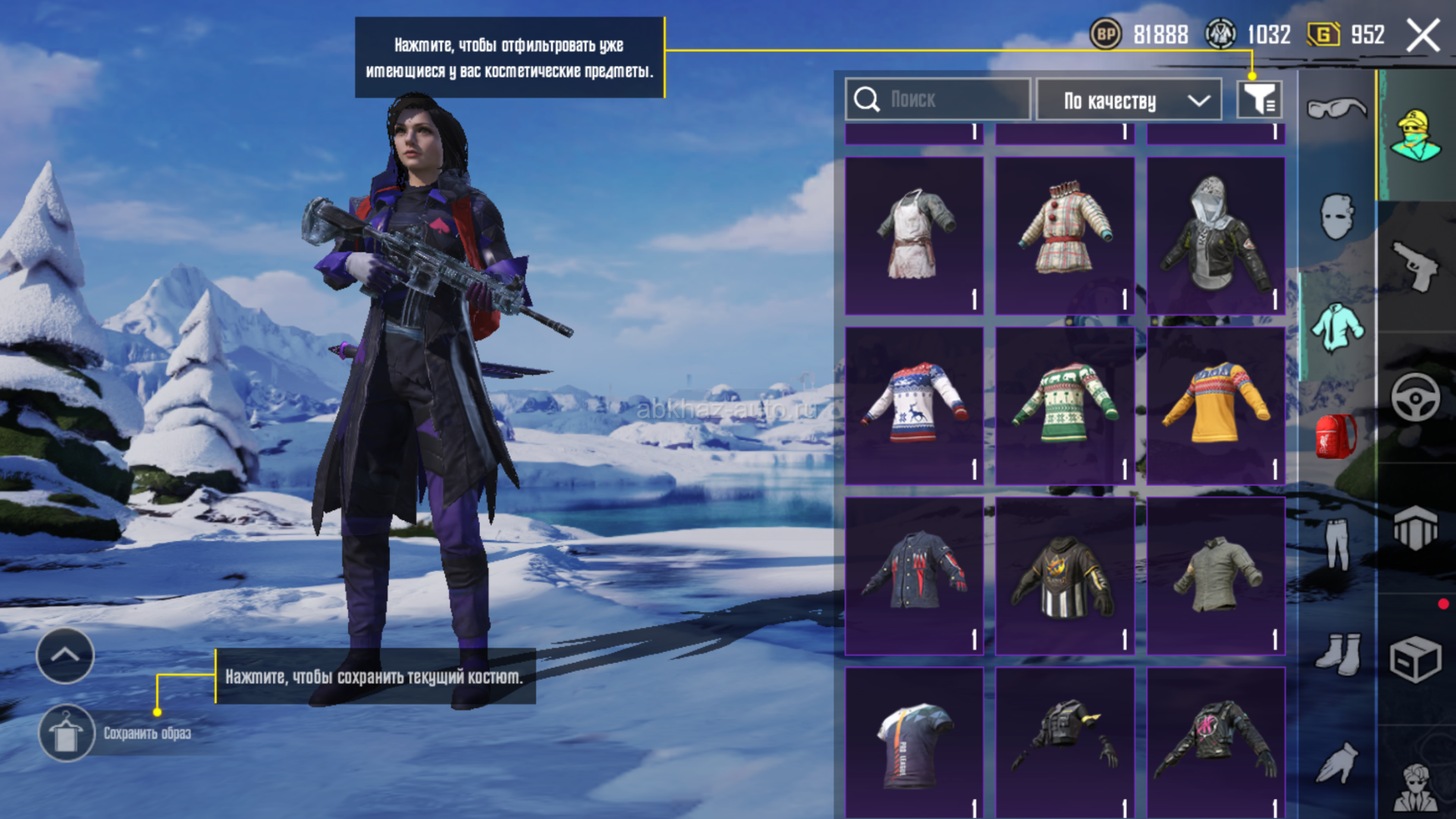
Task: Switch to the glasses category
Action: 1336,108
